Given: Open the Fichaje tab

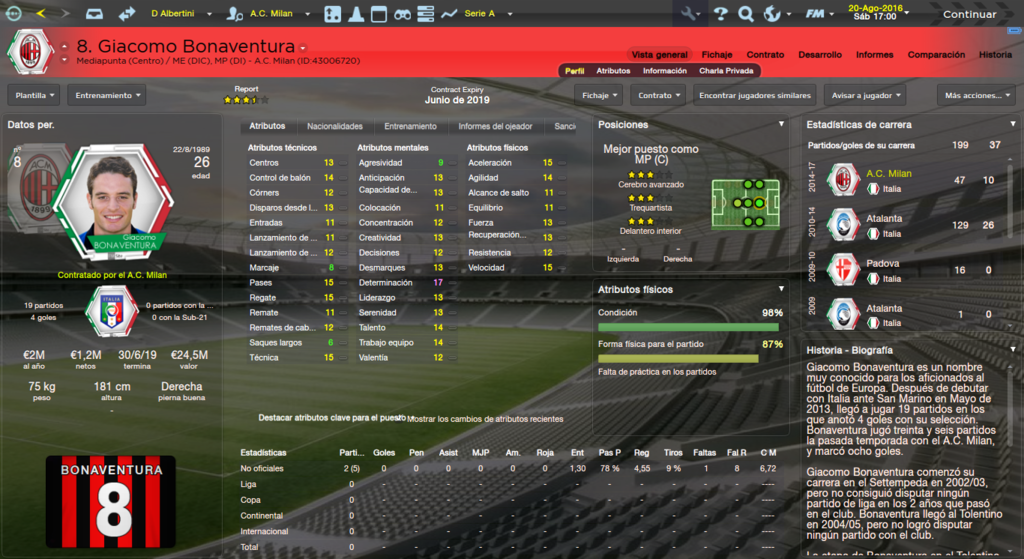Looking at the screenshot, I should [x=717, y=54].
